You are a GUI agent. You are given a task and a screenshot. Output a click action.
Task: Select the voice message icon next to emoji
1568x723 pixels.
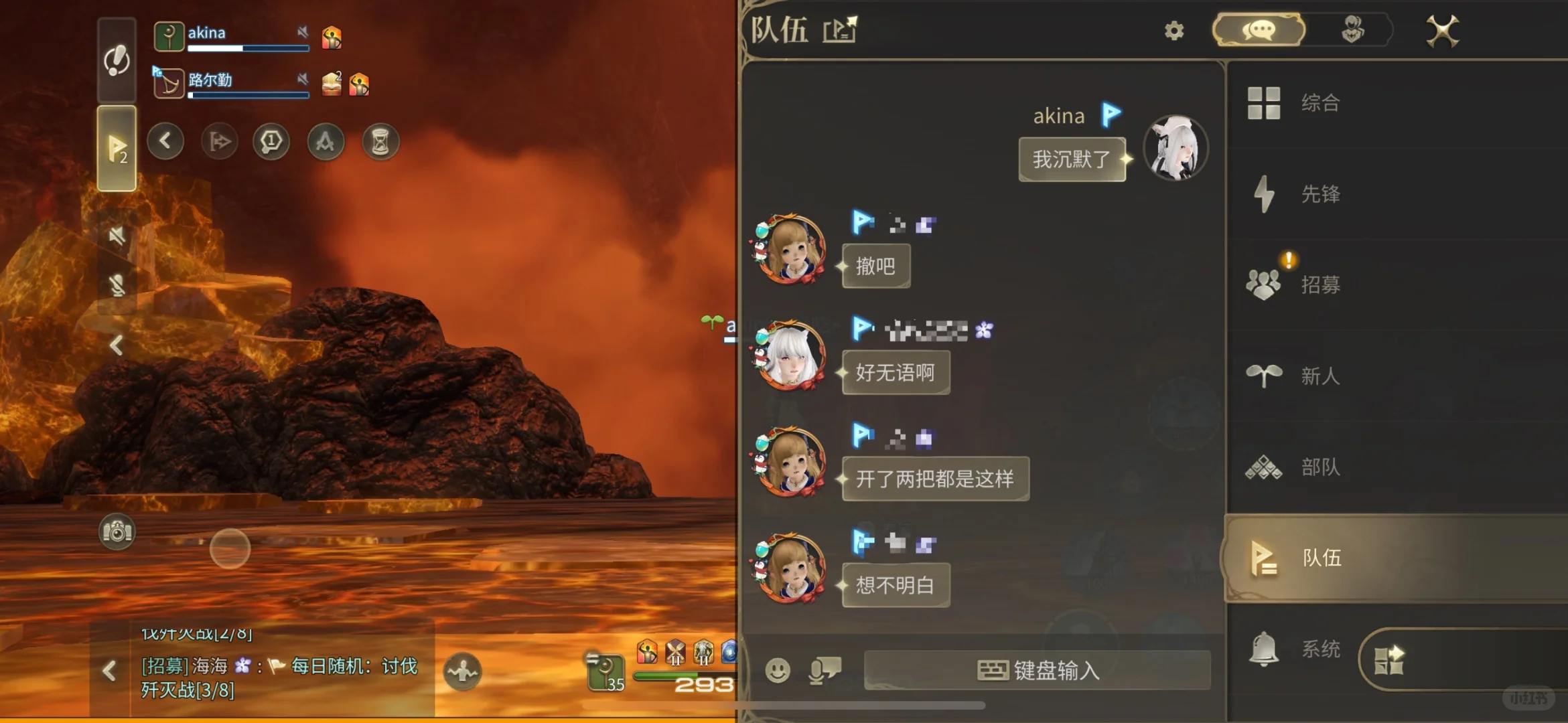[x=823, y=671]
